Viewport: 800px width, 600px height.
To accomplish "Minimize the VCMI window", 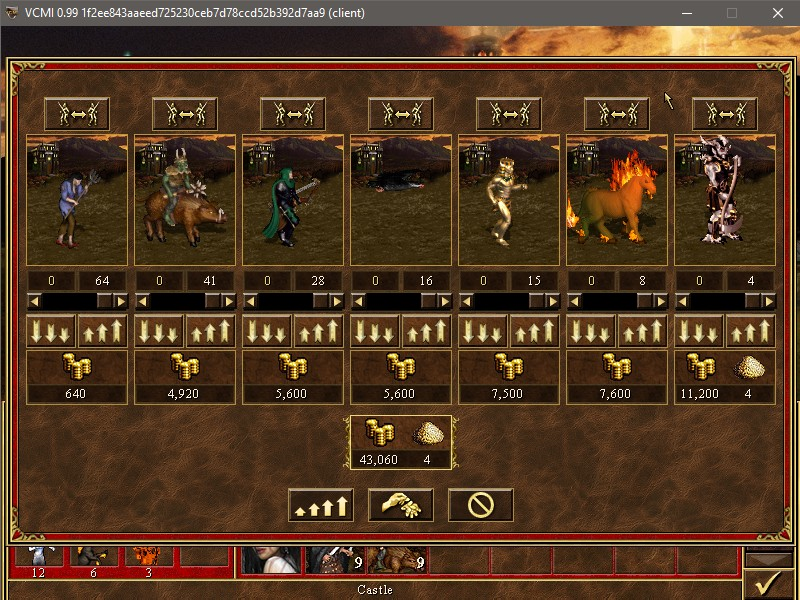I will point(686,13).
